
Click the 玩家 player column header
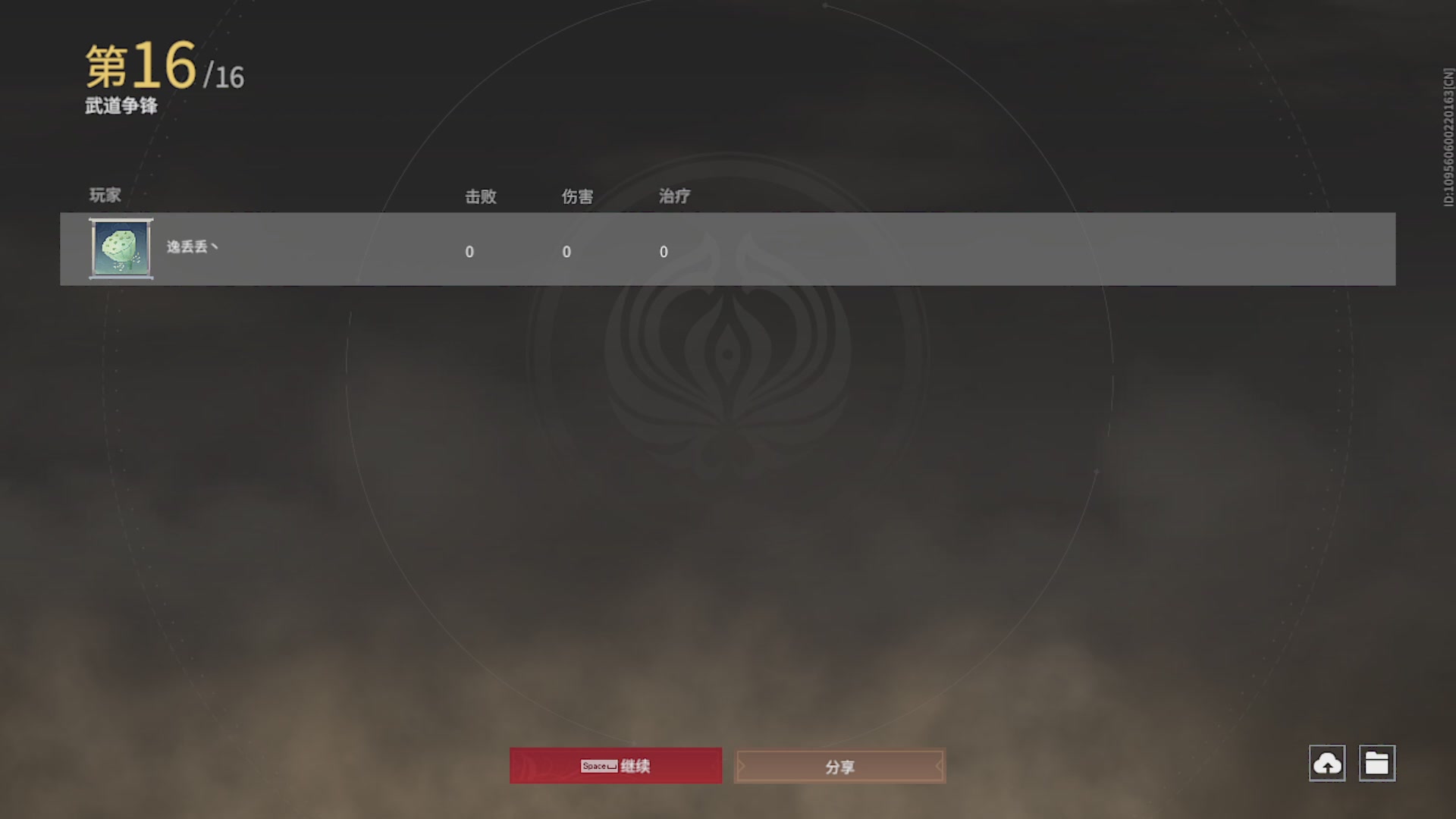(x=104, y=196)
